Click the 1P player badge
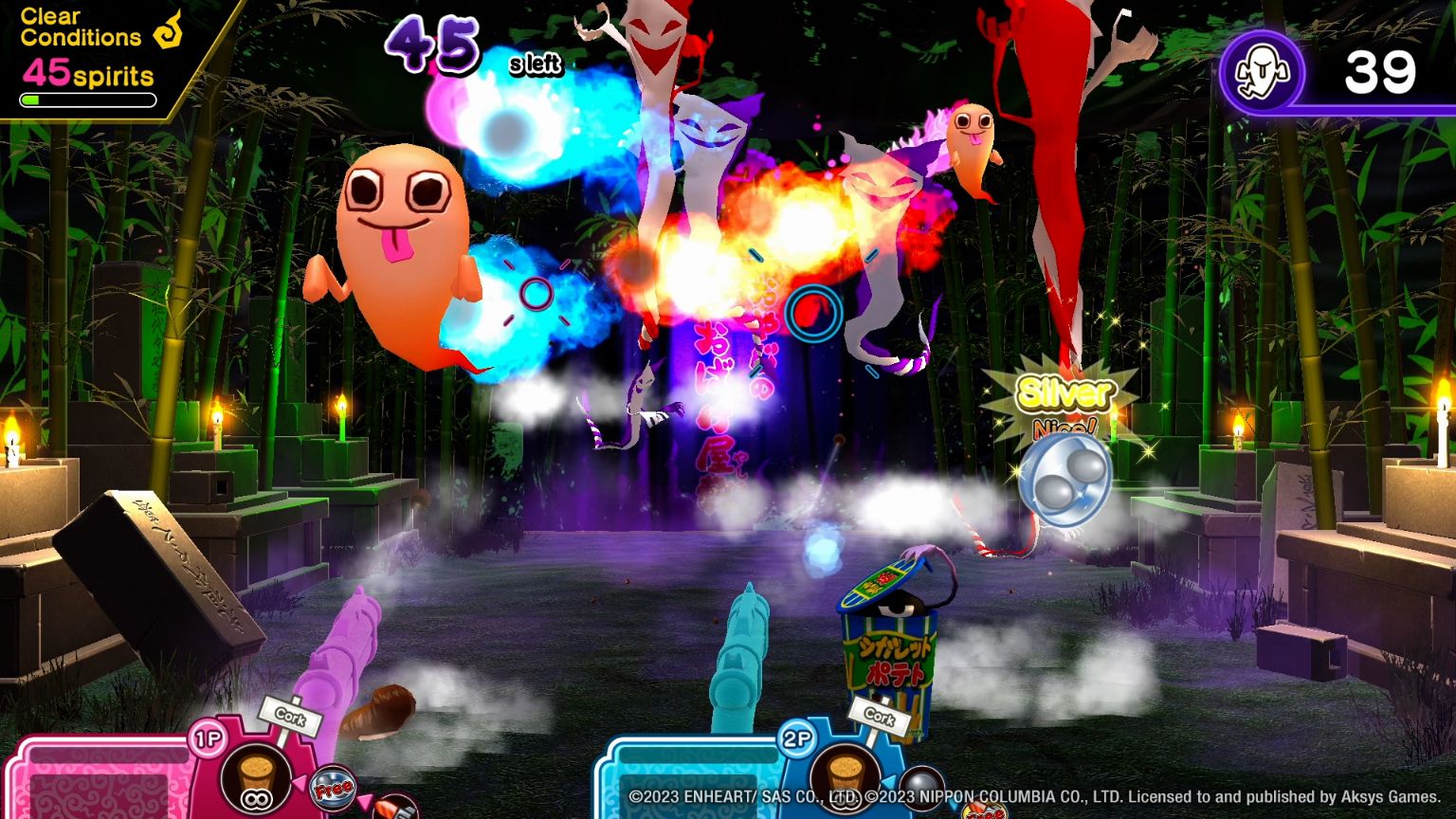Image resolution: width=1456 pixels, height=819 pixels. point(209,737)
